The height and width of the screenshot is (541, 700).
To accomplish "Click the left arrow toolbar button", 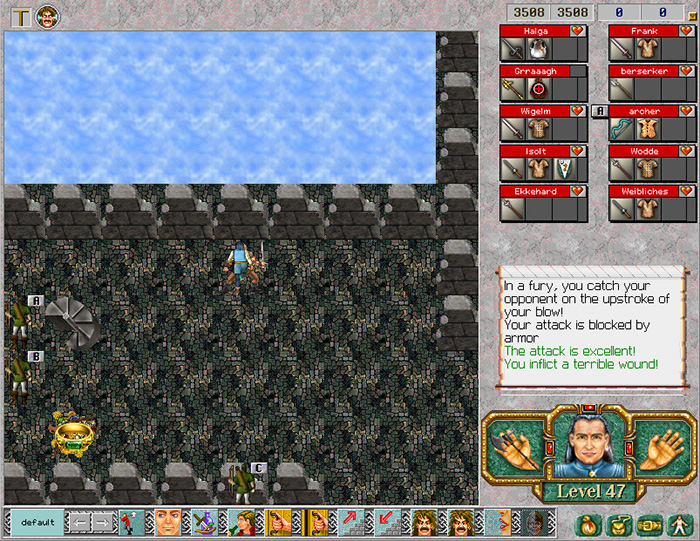I will click(78, 522).
